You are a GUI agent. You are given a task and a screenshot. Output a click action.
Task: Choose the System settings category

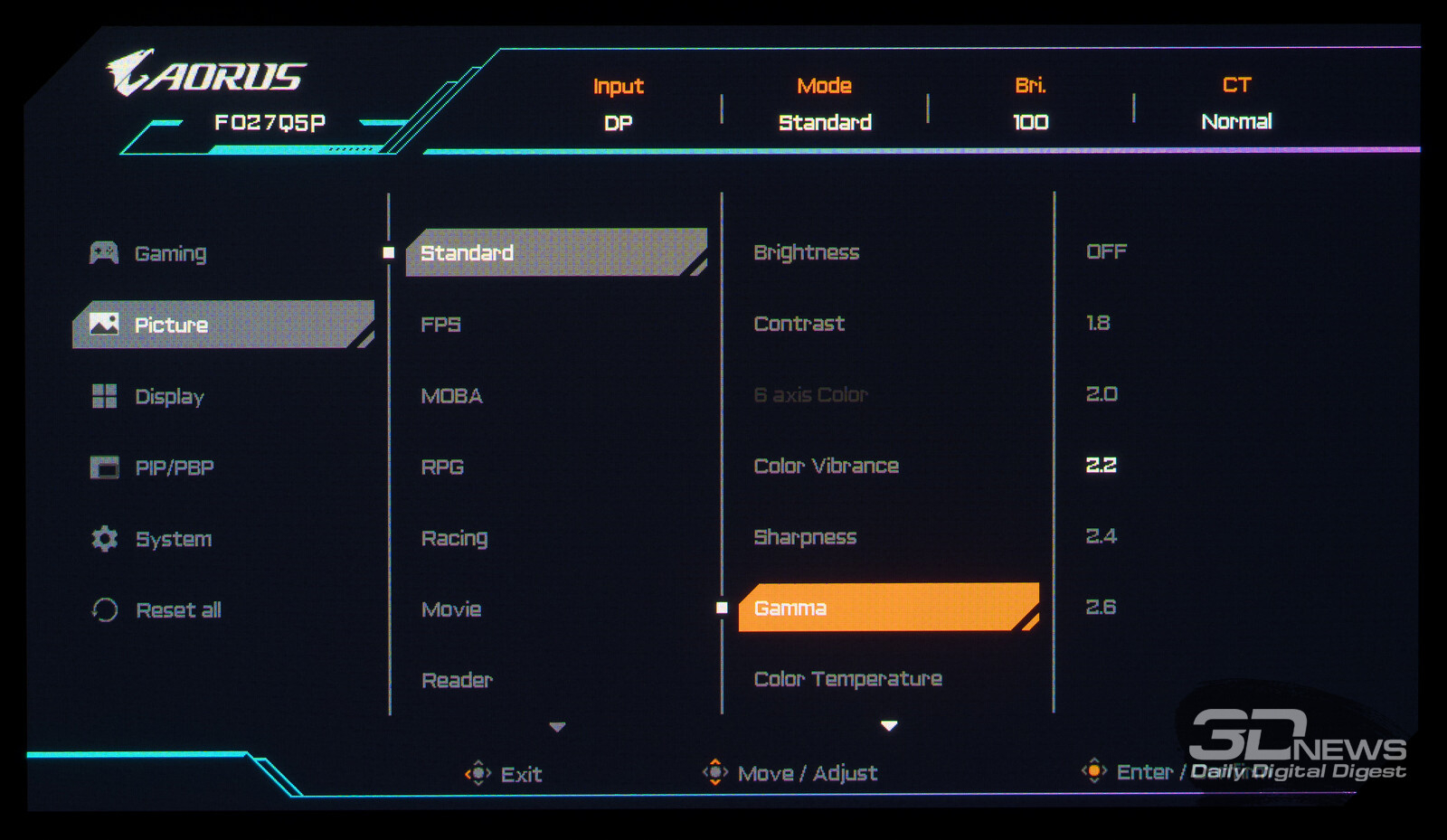[173, 539]
